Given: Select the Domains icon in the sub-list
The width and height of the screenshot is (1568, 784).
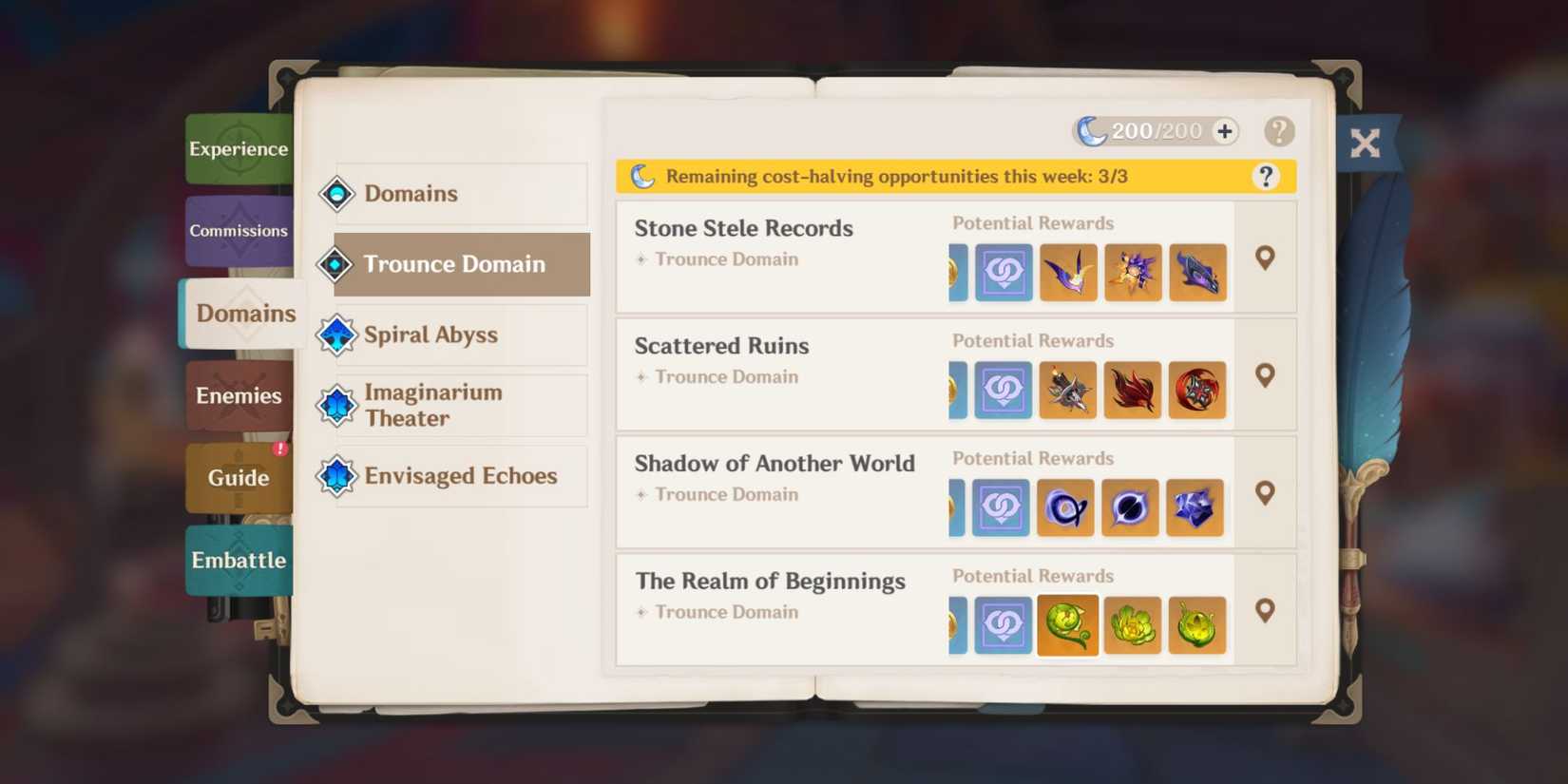Looking at the screenshot, I should 337,193.
